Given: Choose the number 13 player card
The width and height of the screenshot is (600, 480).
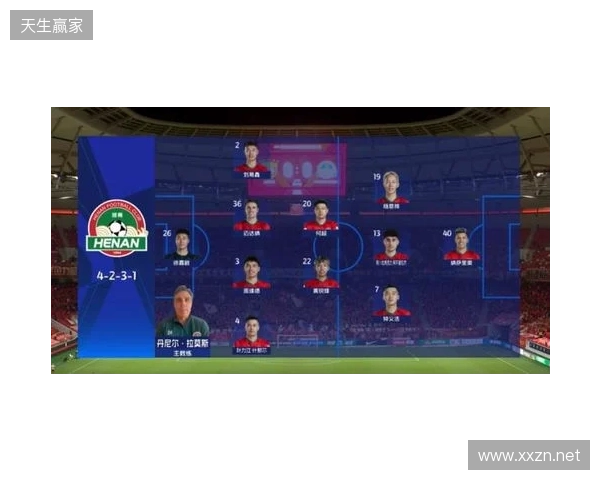Looking at the screenshot, I should click(x=391, y=246).
